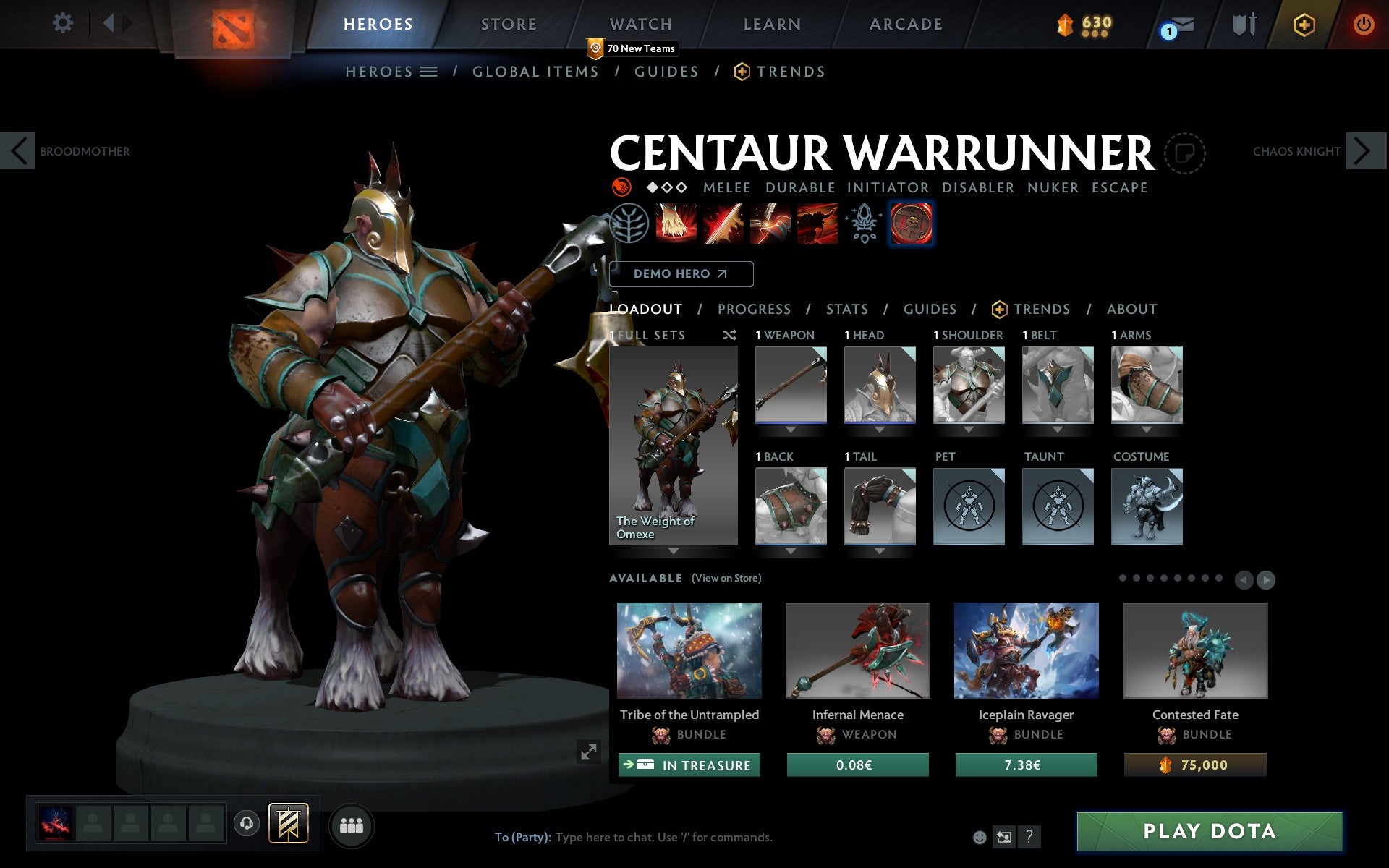Select the Hoof Stomp ability icon
The image size is (1389, 868).
[x=676, y=224]
